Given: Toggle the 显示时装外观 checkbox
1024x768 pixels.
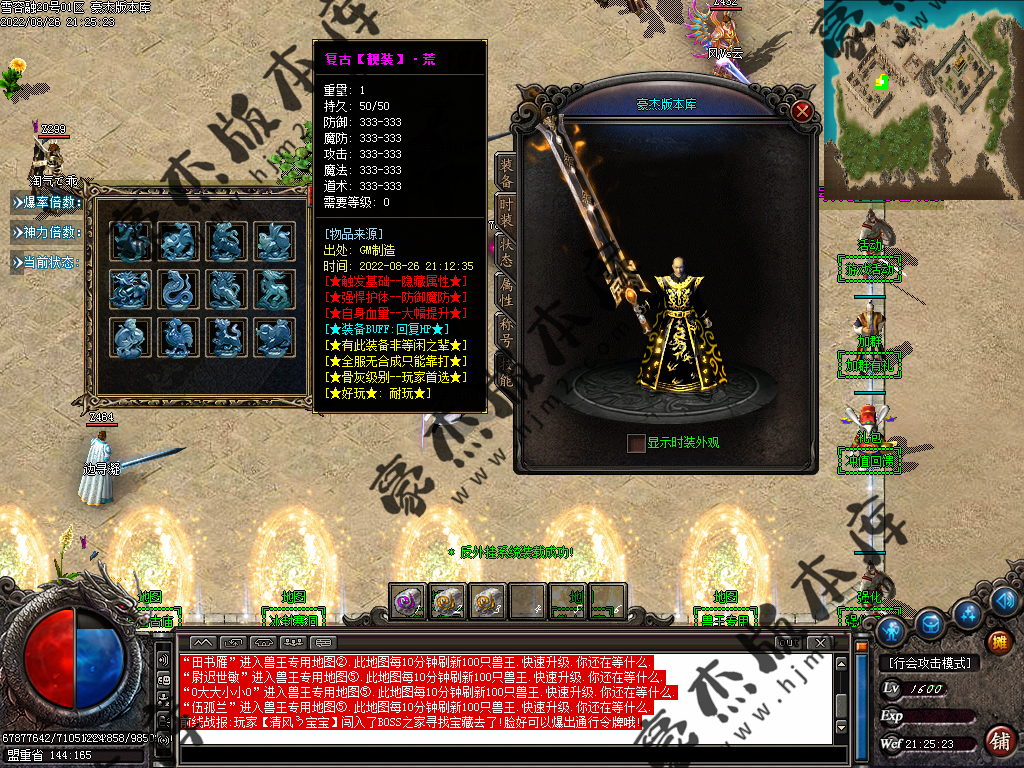Looking at the screenshot, I should [x=636, y=443].
